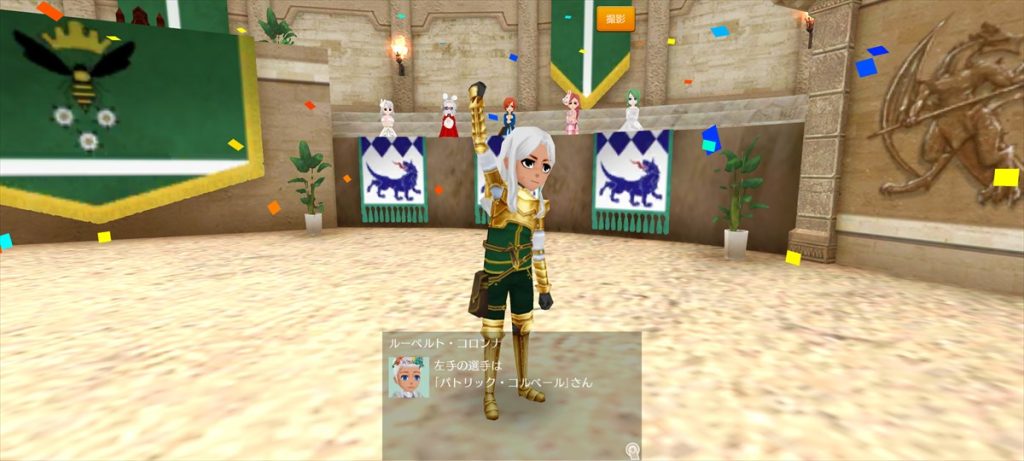This screenshot has height=461, width=1024.
Task: Advance dialogue with the tap icon
Action: click(632, 451)
